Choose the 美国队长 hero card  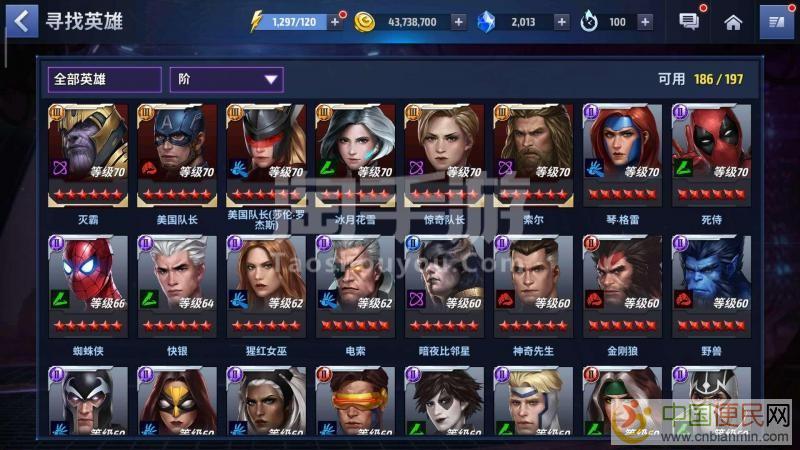coord(177,152)
